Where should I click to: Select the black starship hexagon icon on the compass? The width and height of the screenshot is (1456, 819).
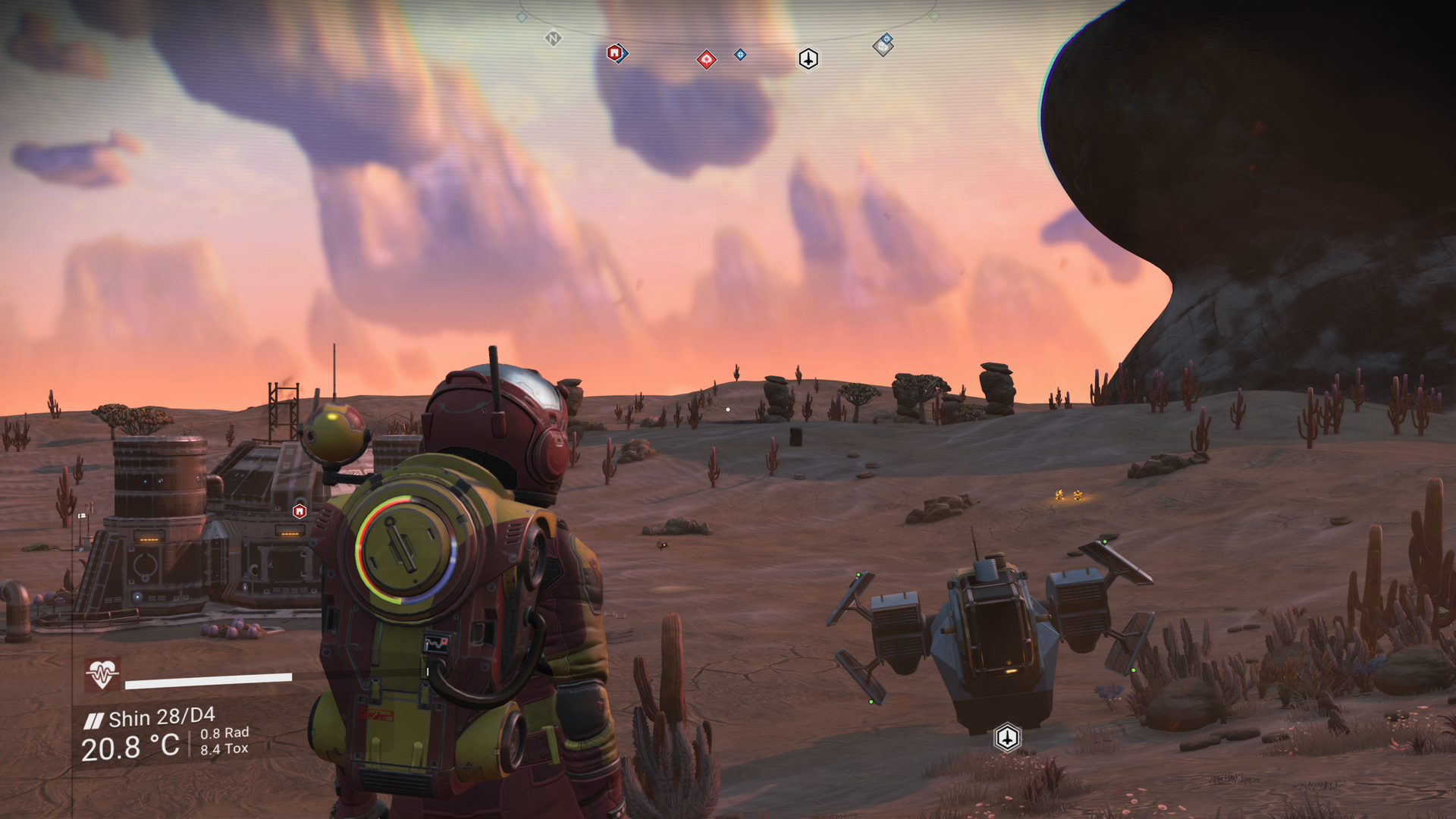[808, 59]
